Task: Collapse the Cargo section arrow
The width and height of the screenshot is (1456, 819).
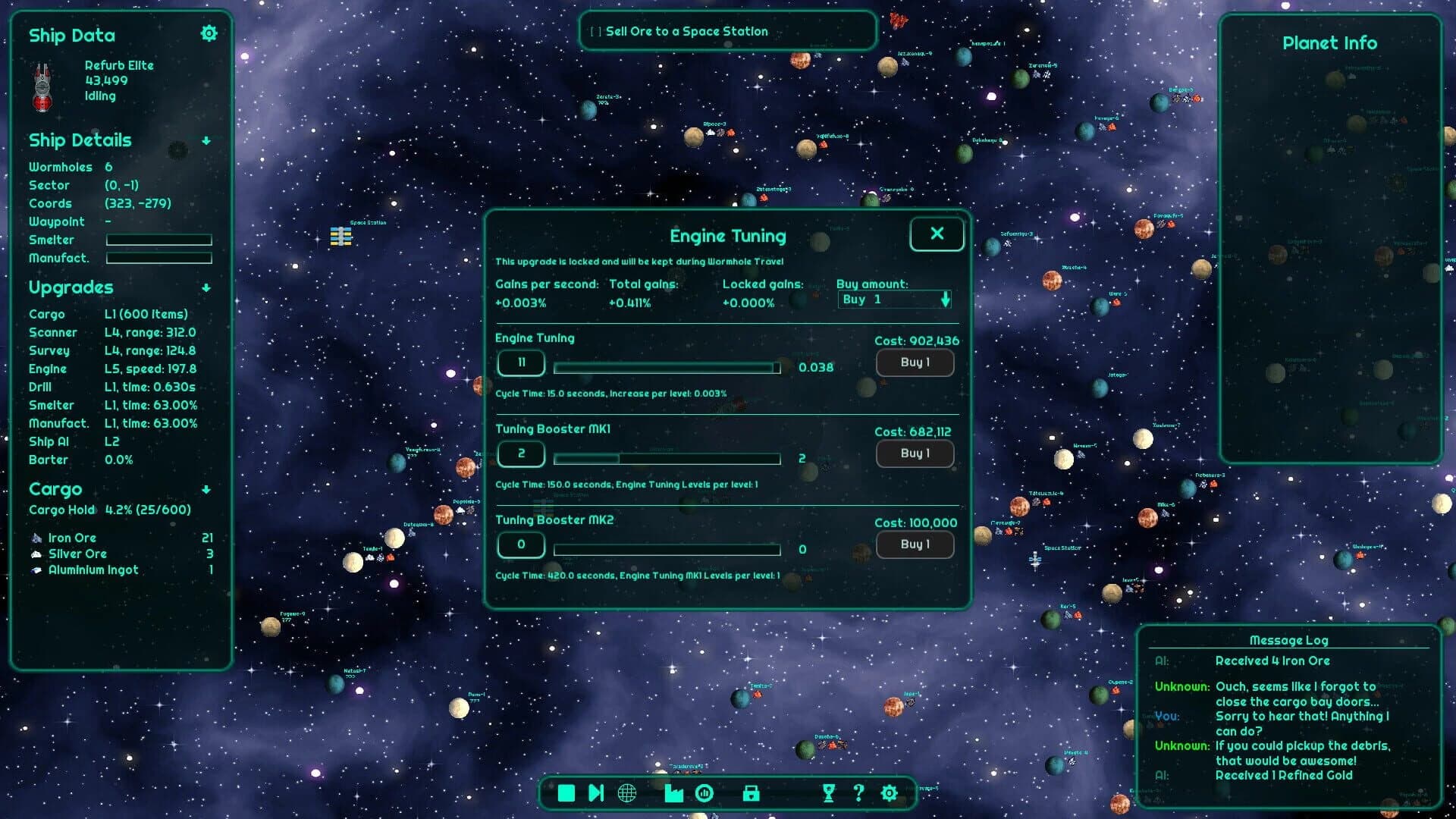Action: click(x=206, y=489)
